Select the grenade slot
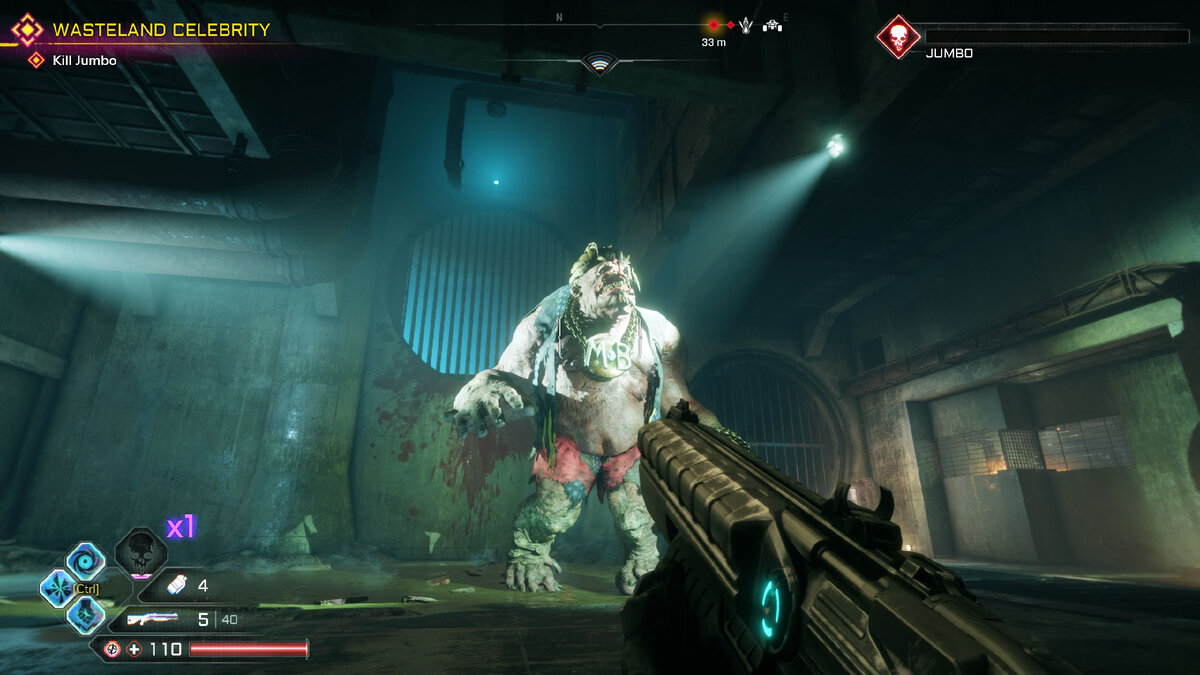 [x=176, y=586]
